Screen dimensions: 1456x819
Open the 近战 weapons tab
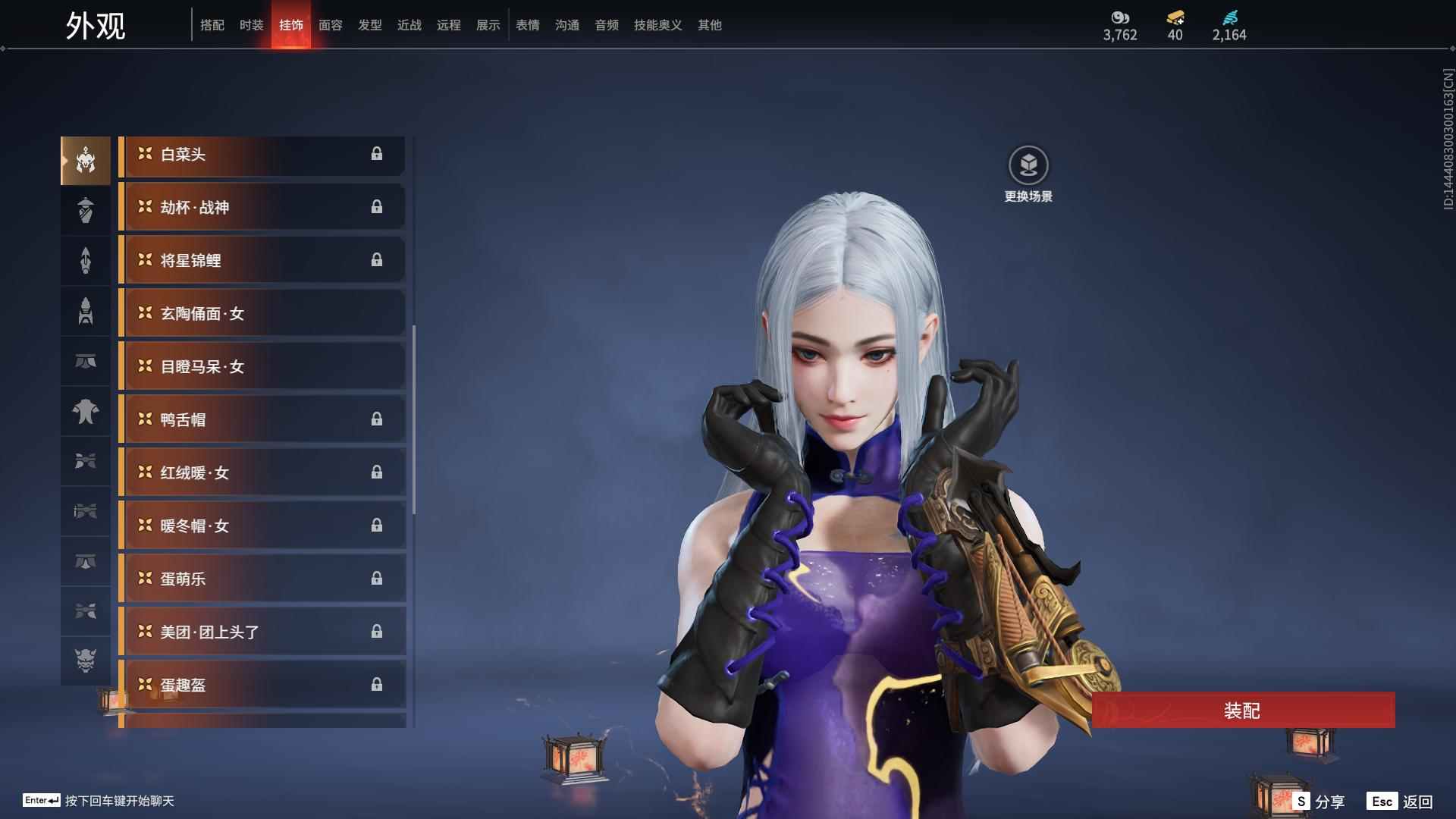point(409,25)
